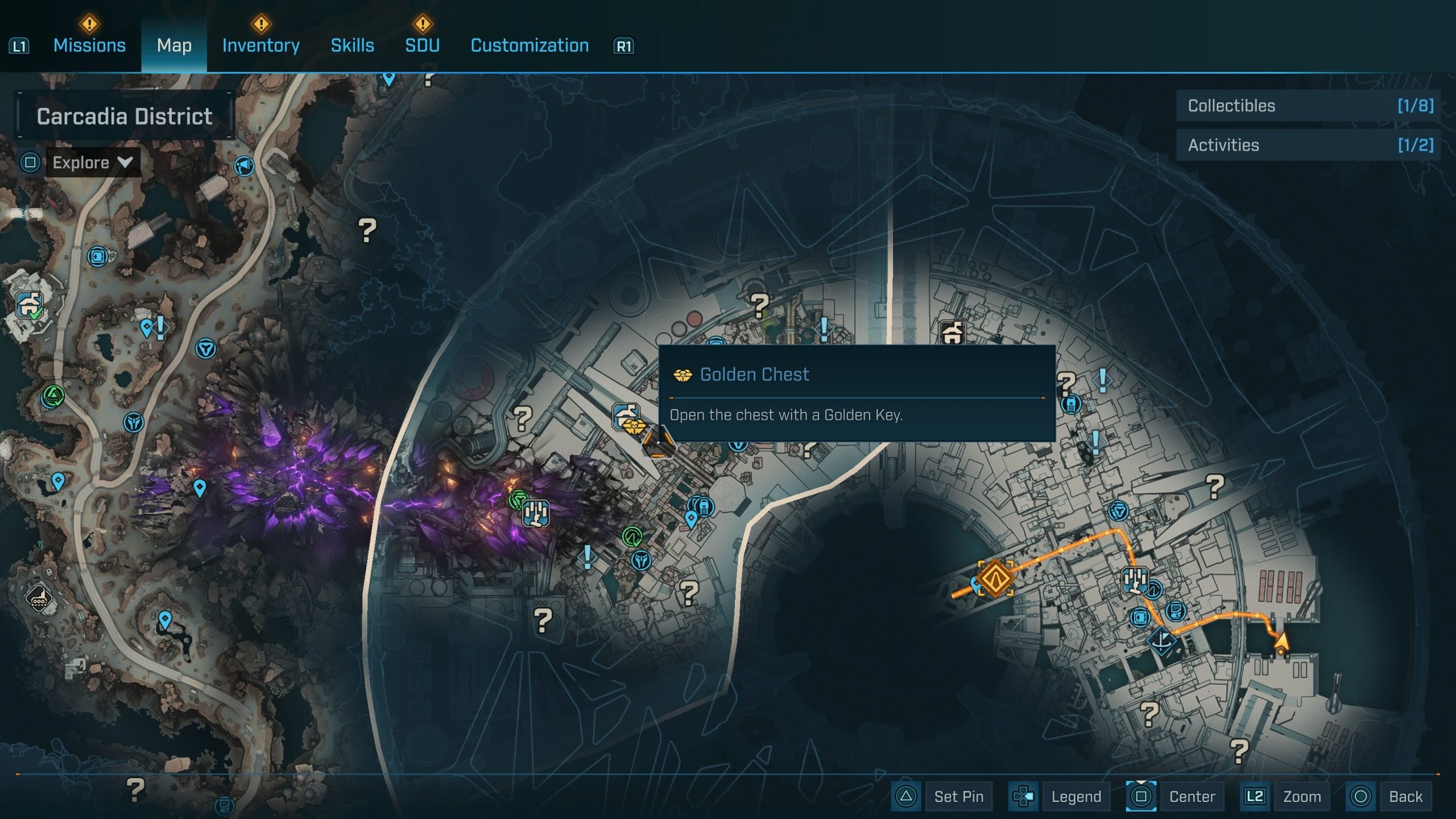Go Back from the map screen
Image resolution: width=1456 pixels, height=819 pixels.
pyautogui.click(x=1405, y=796)
